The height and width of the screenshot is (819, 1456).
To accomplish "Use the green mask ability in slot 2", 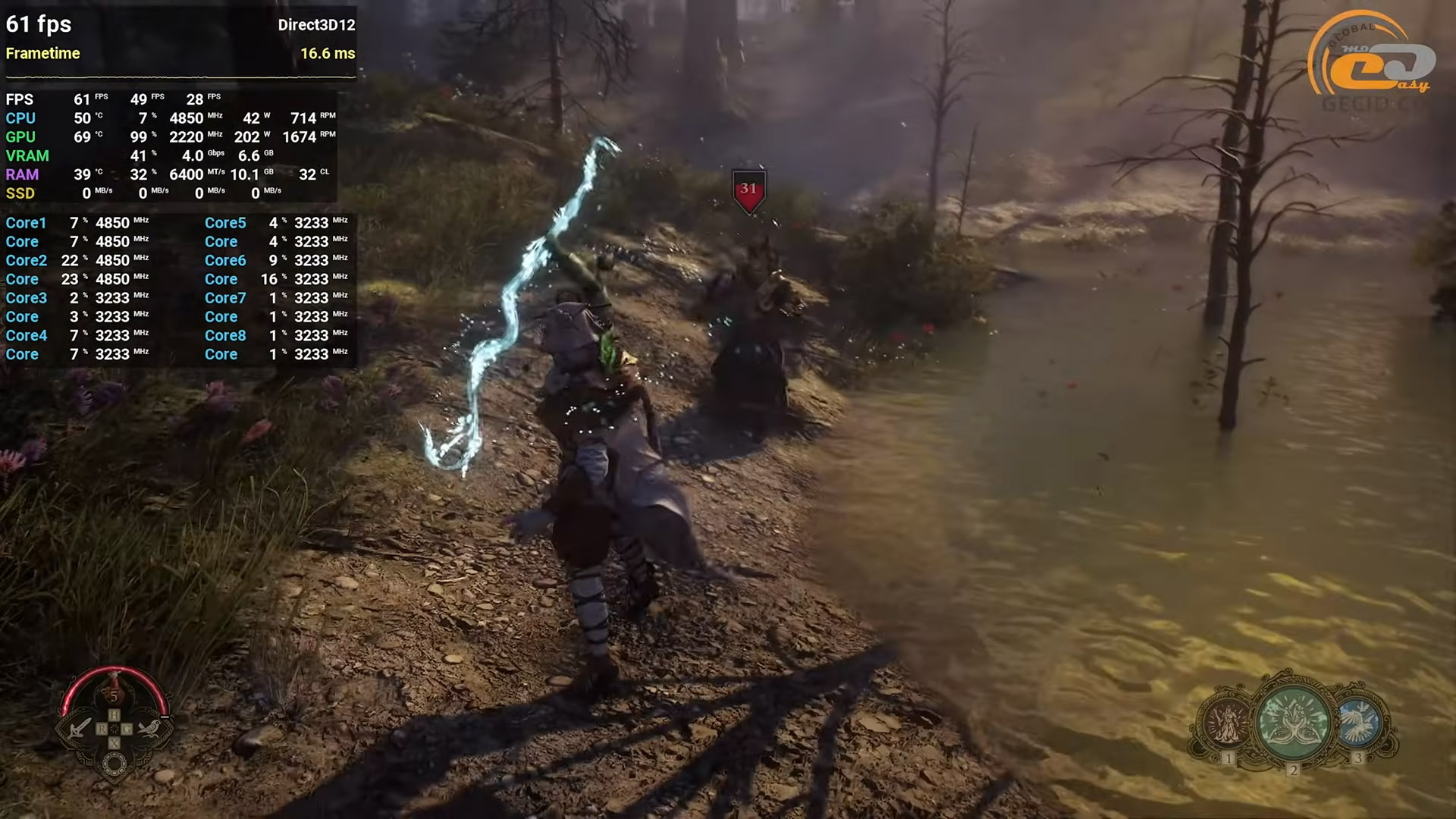I will pyautogui.click(x=1294, y=720).
